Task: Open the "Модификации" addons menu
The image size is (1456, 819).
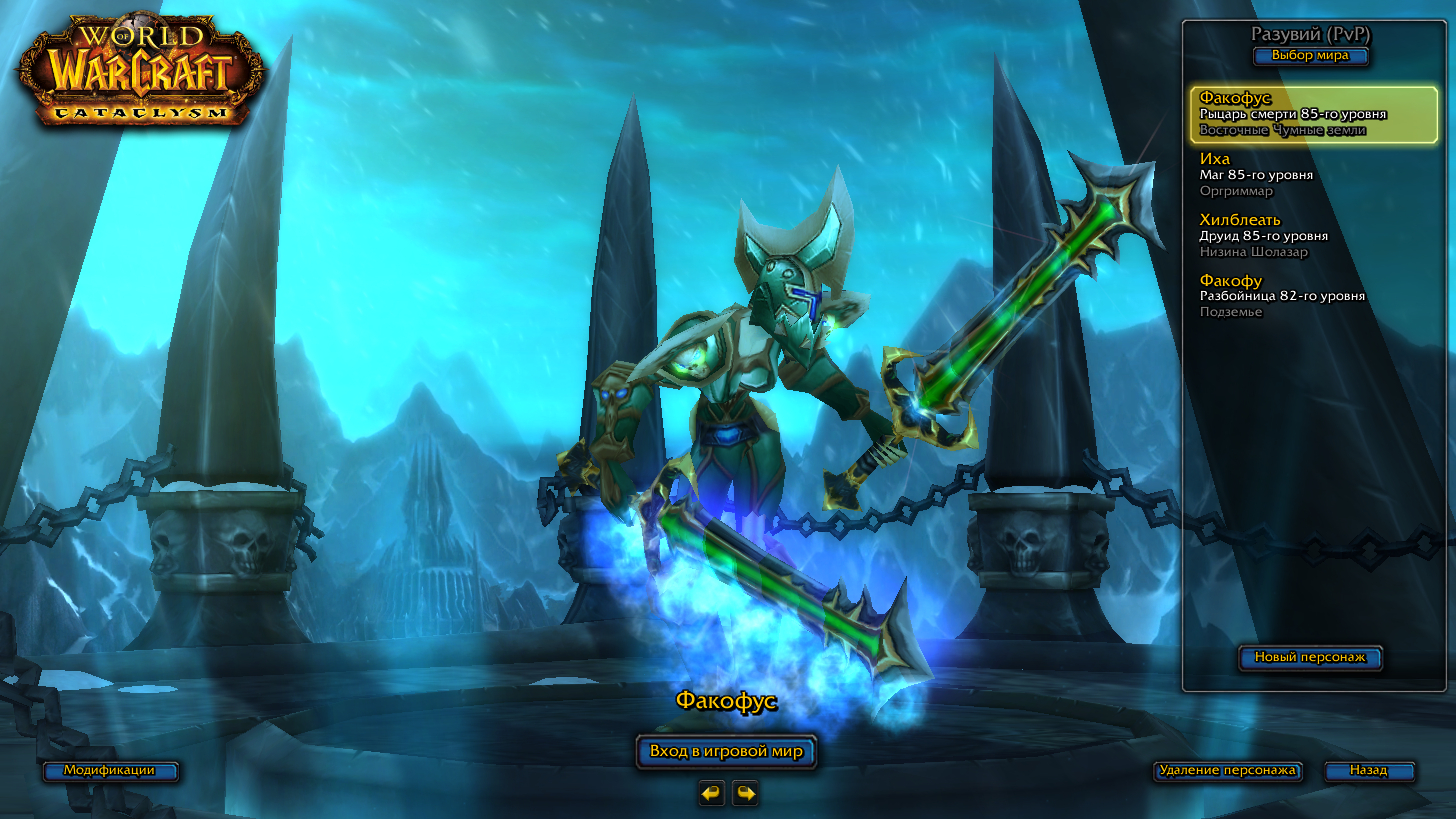Action: pos(110,771)
